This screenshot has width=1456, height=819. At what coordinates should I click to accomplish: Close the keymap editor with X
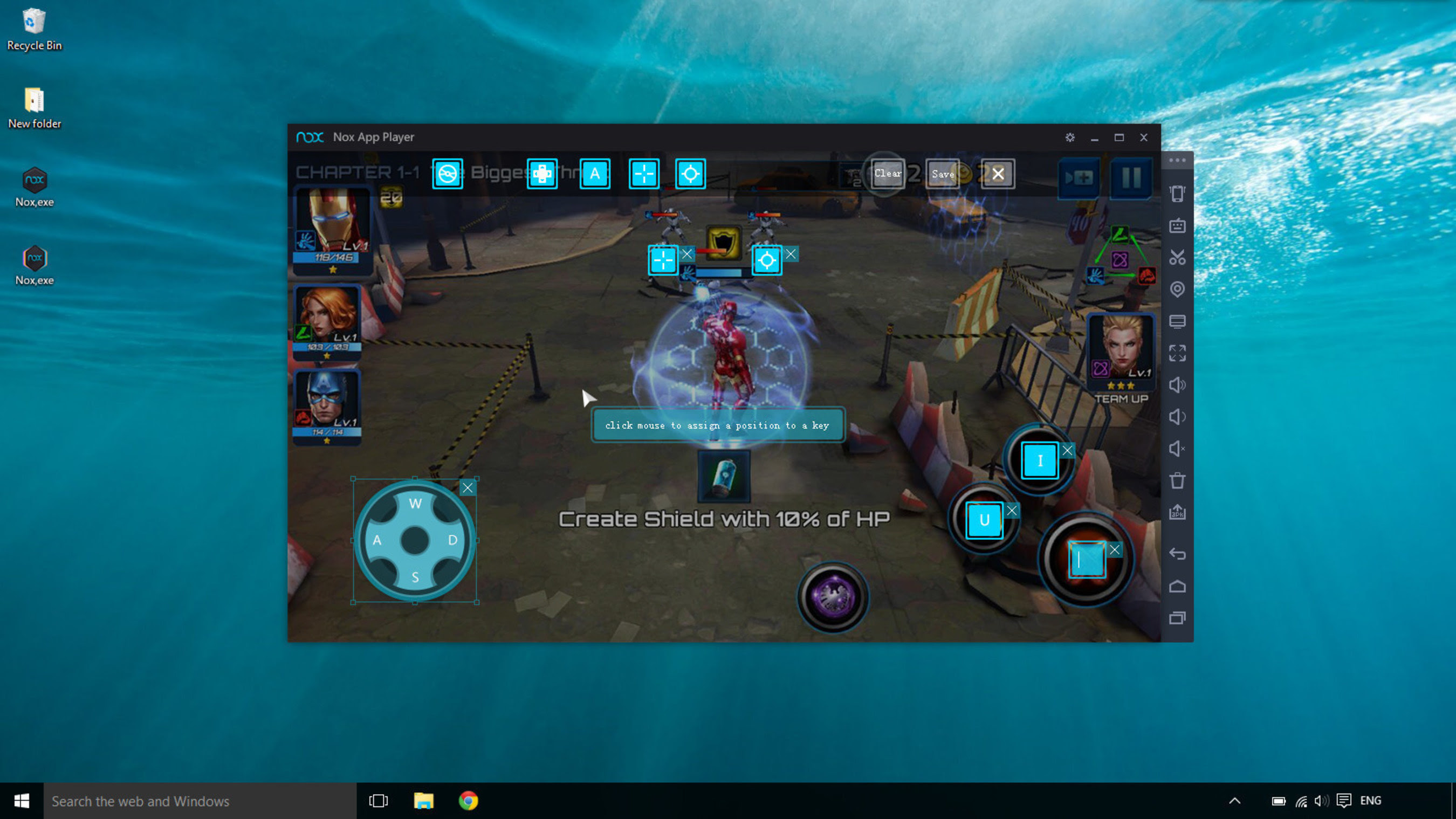tap(998, 174)
